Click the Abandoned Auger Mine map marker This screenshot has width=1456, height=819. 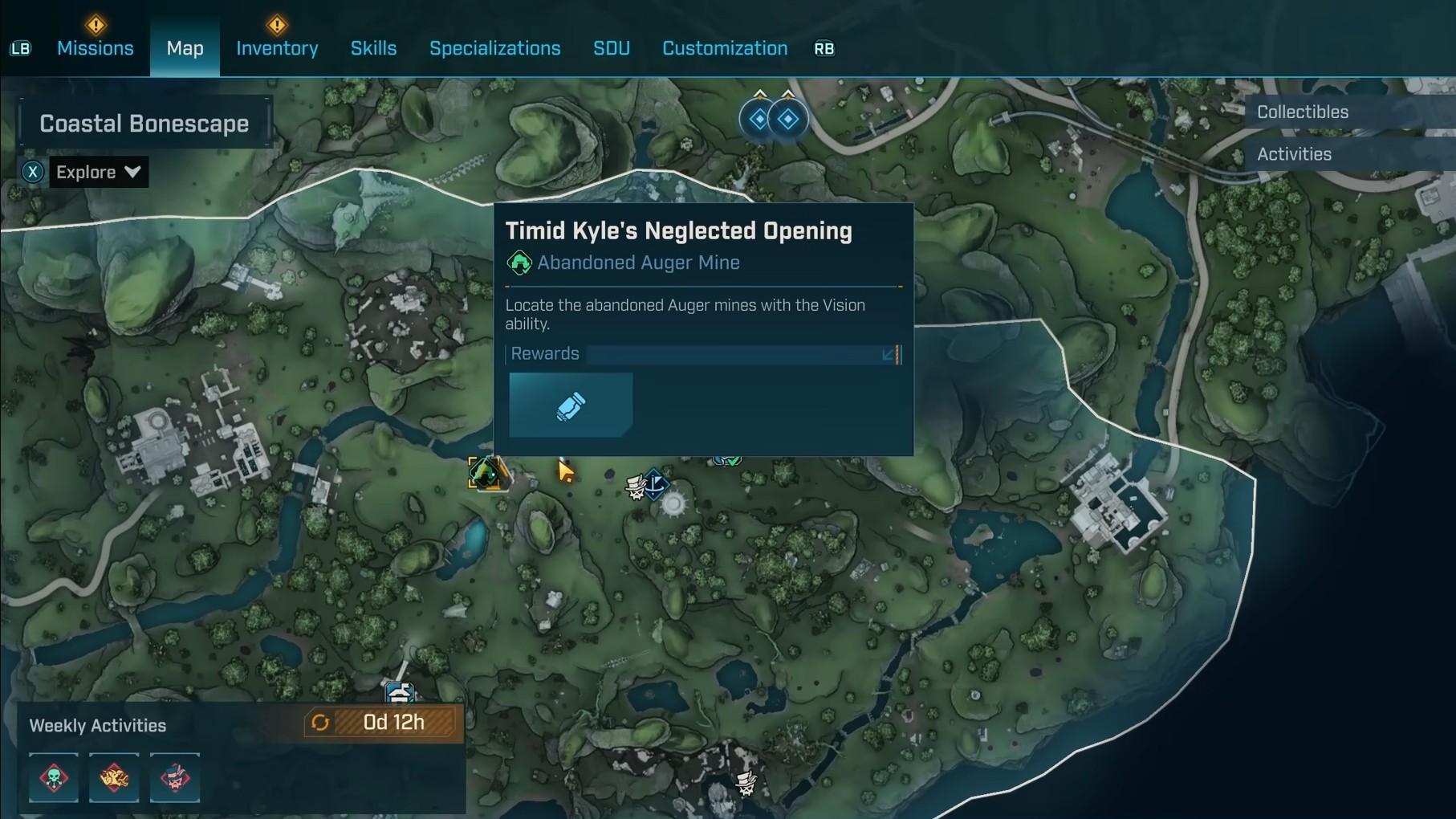(485, 474)
